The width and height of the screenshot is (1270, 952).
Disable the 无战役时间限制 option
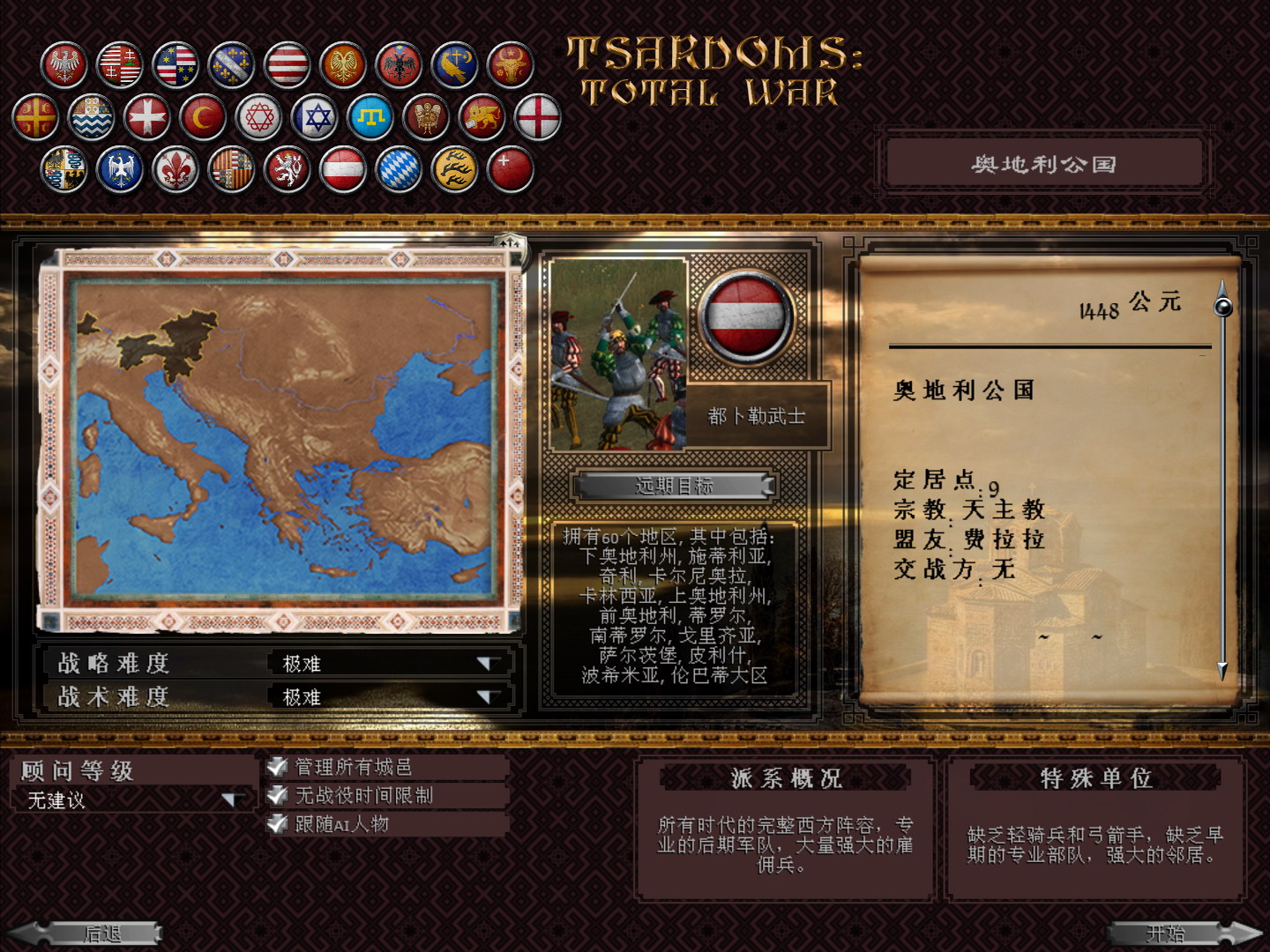276,794
